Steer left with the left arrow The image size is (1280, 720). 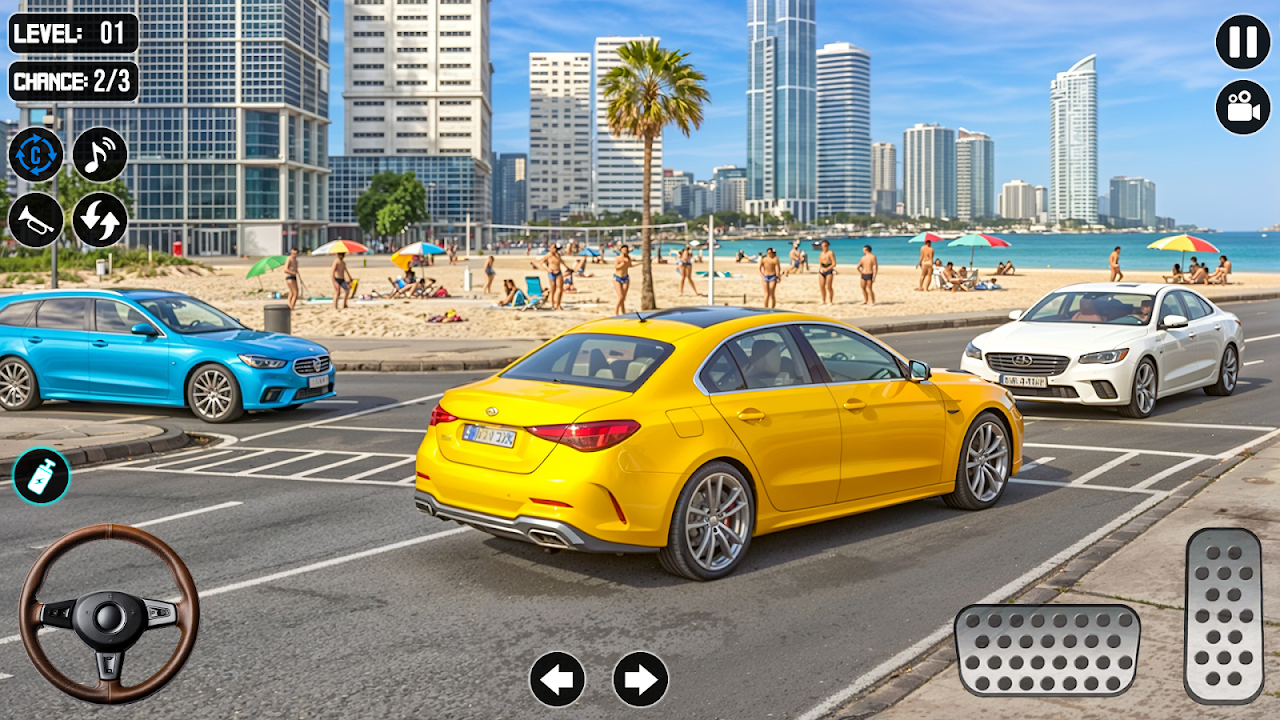coord(557,679)
